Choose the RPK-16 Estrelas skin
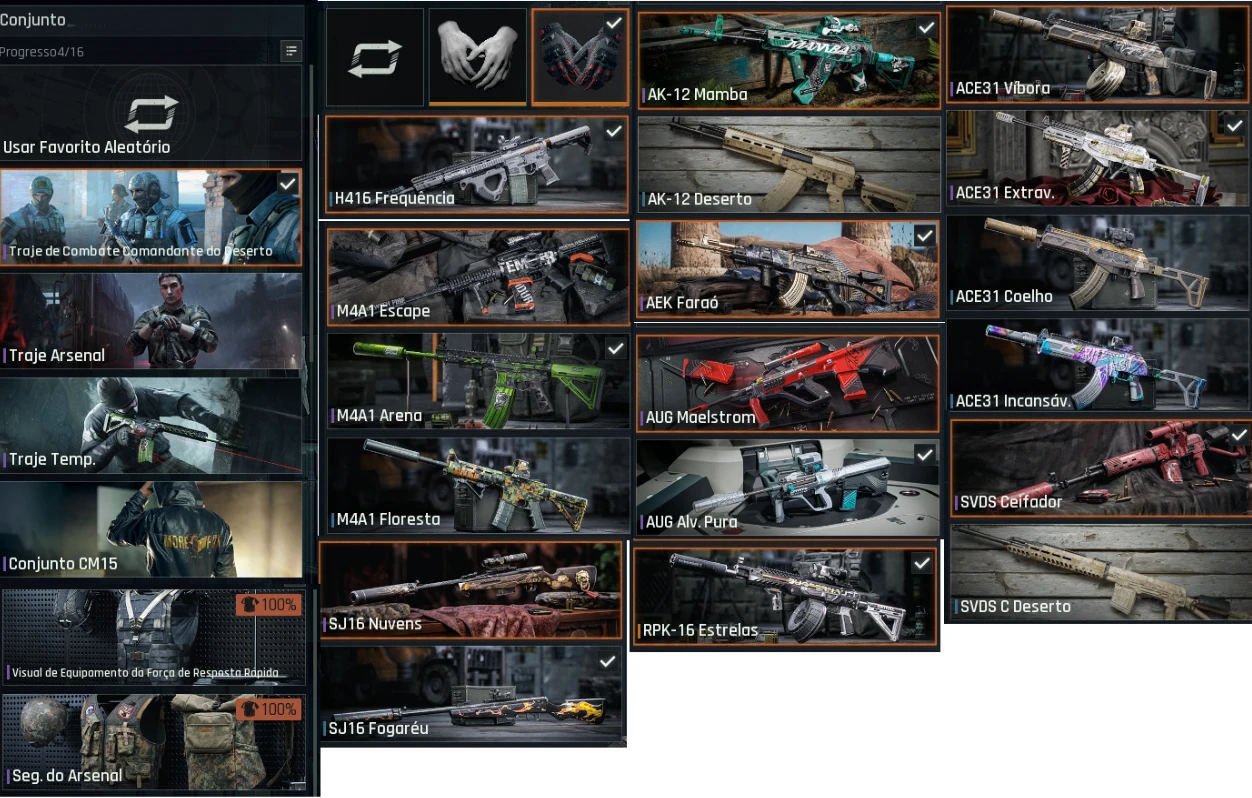The height and width of the screenshot is (798, 1252). (785, 596)
